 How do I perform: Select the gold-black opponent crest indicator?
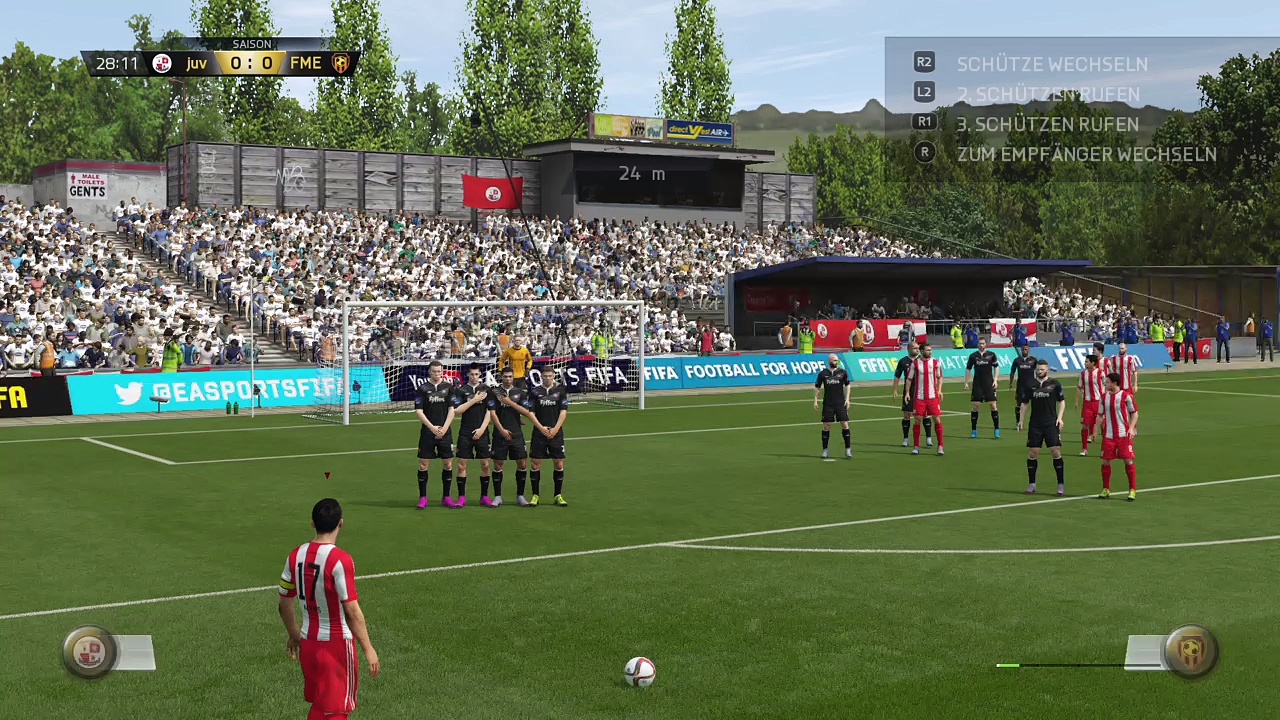click(1190, 652)
